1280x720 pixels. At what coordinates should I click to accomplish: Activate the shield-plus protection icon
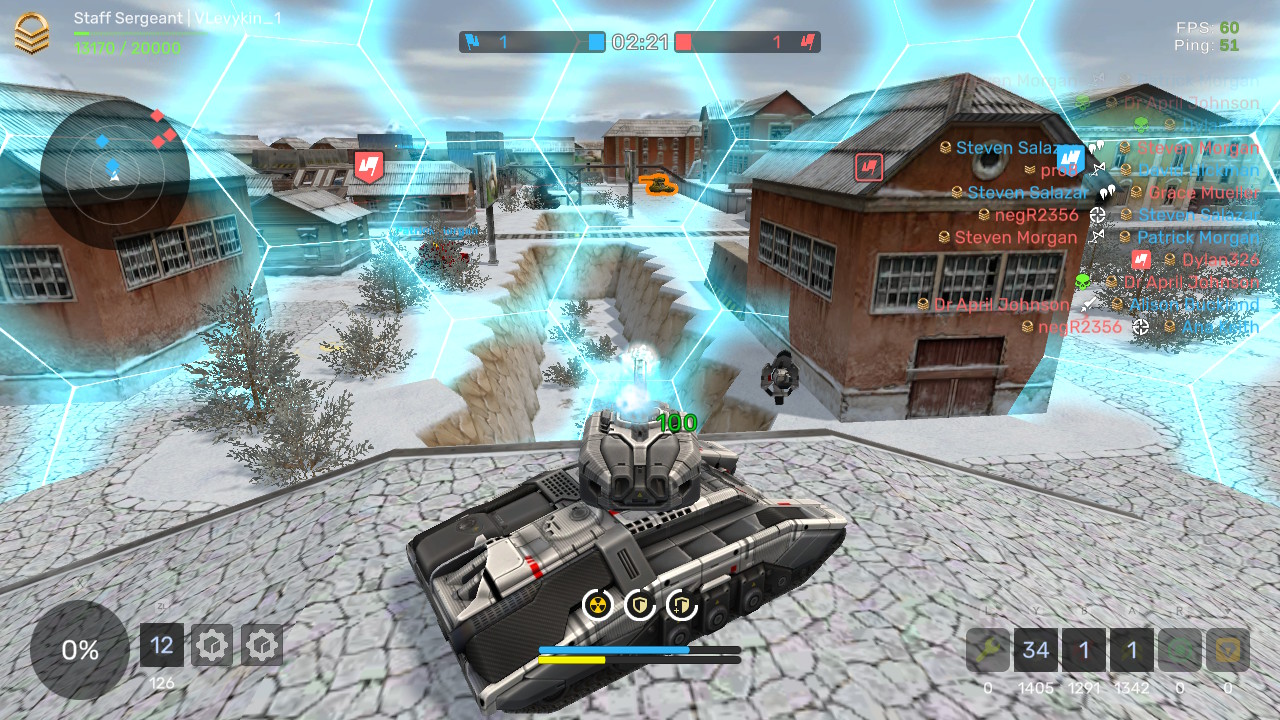[681, 604]
